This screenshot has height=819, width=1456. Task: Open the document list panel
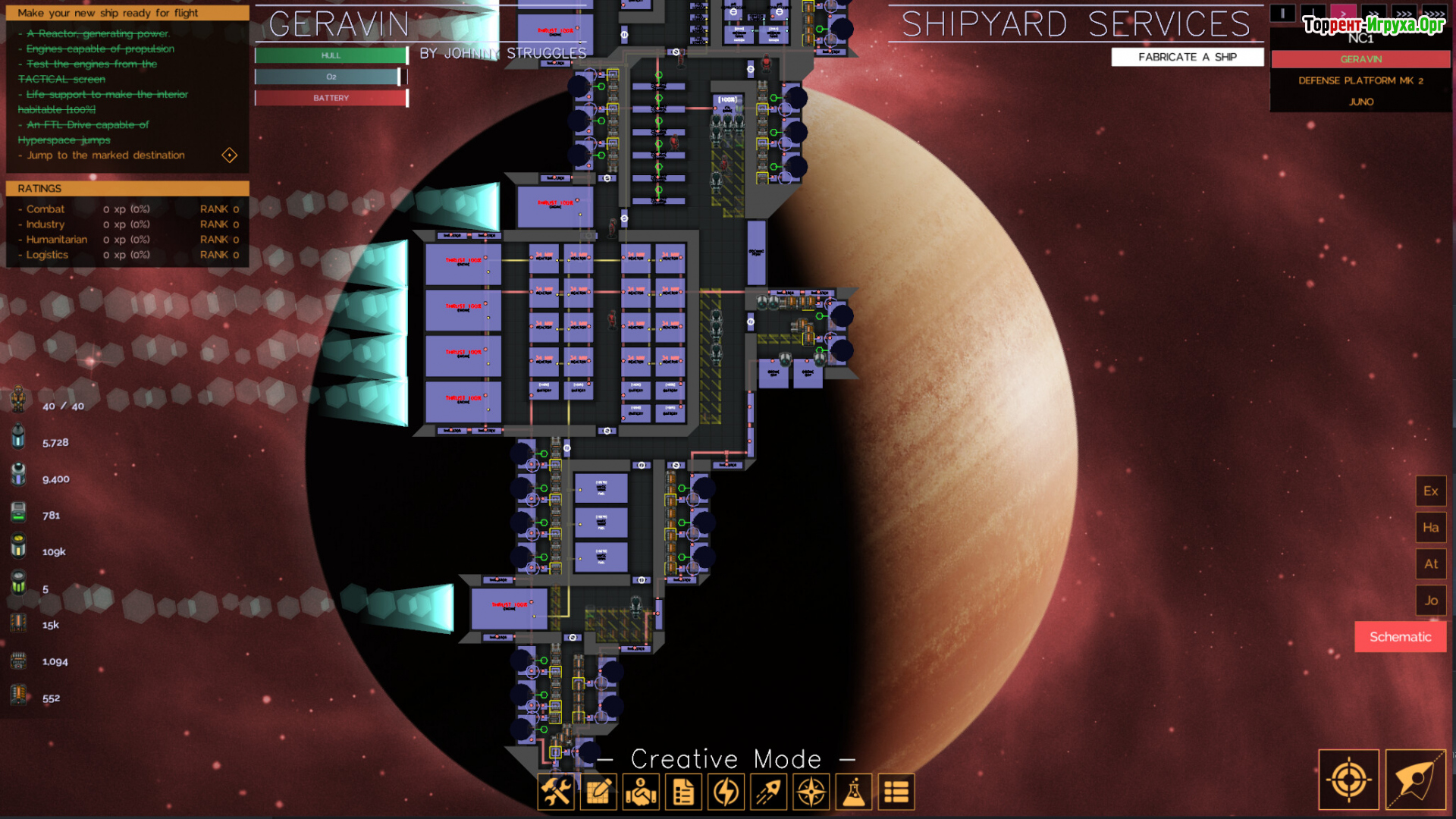point(683,792)
